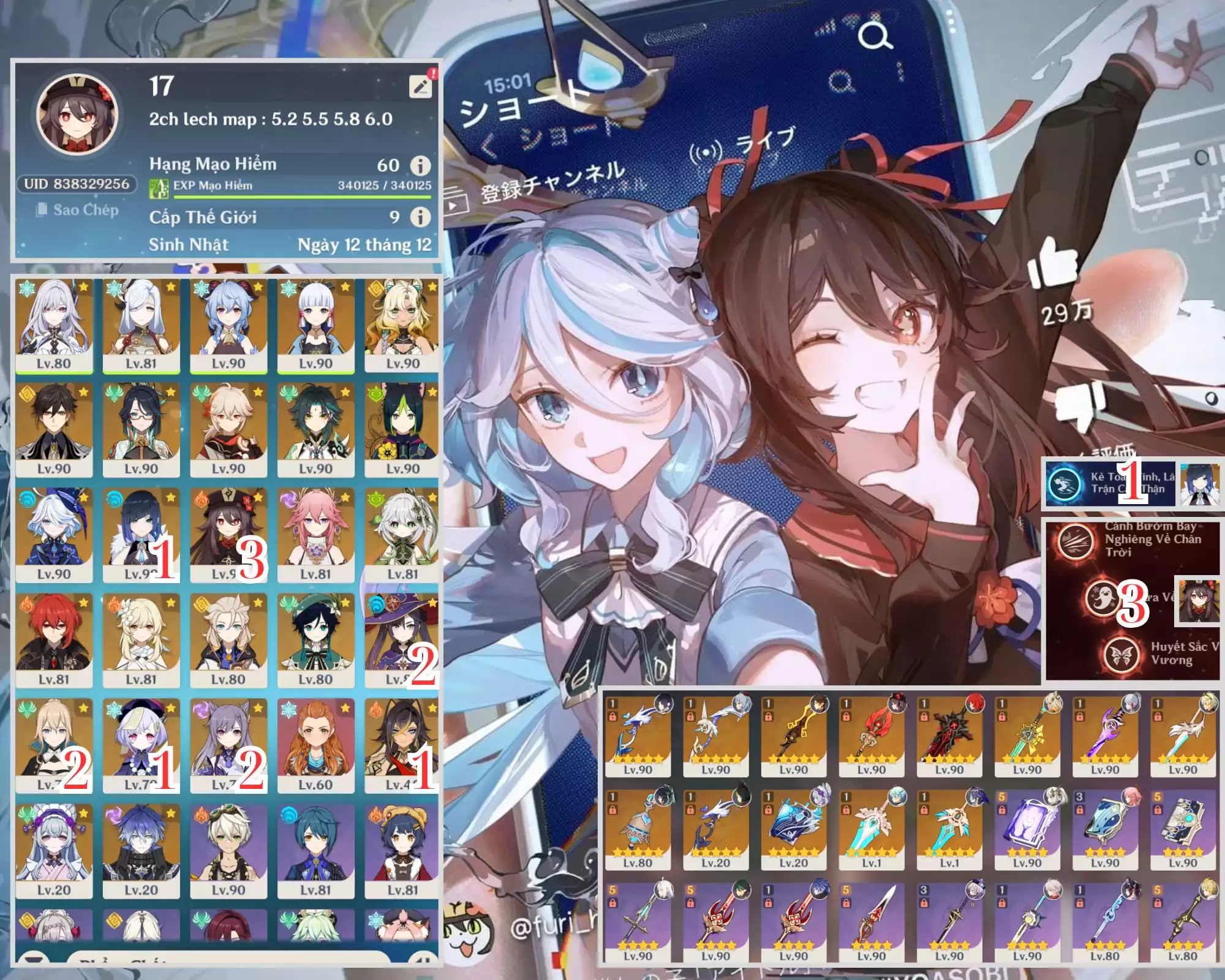Viewport: 1225px width, 980px height.
Task: Show the Cấp Thế Giới info icon
Action: tap(420, 217)
